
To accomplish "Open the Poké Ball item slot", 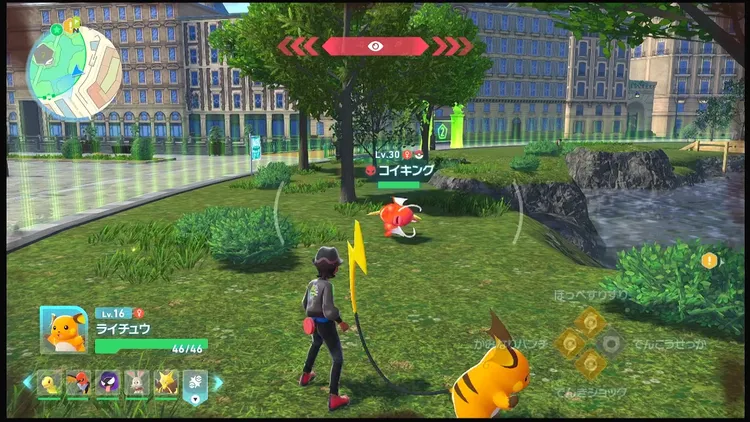I will (195, 384).
